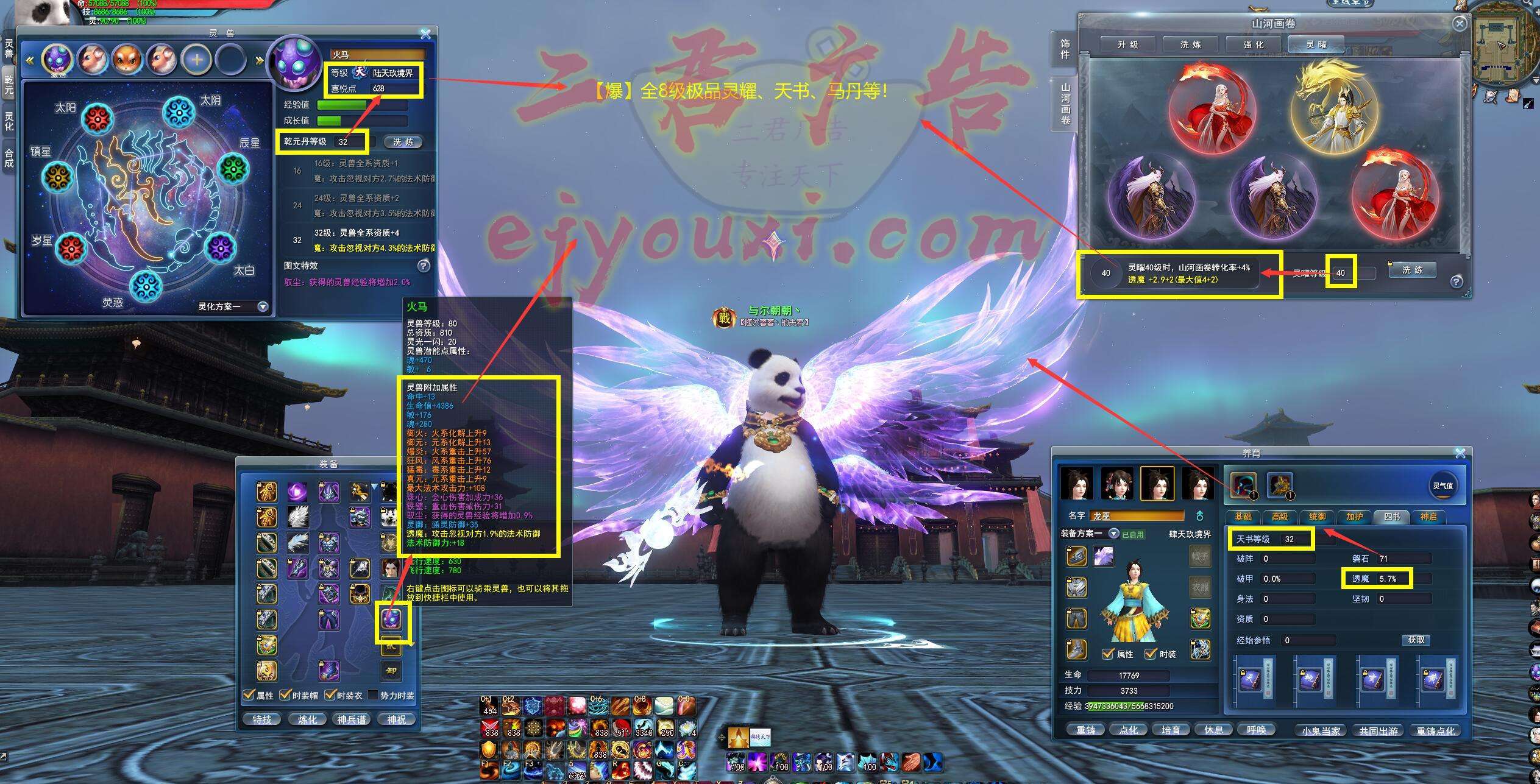Open the 灵化方案一 dropdown
Image resolution: width=1540 pixels, height=784 pixels.
pyautogui.click(x=263, y=306)
